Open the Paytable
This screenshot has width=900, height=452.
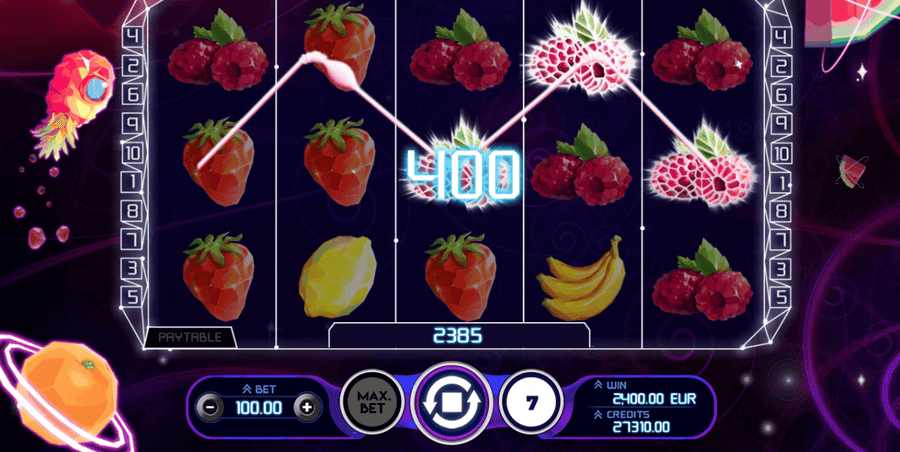point(189,337)
